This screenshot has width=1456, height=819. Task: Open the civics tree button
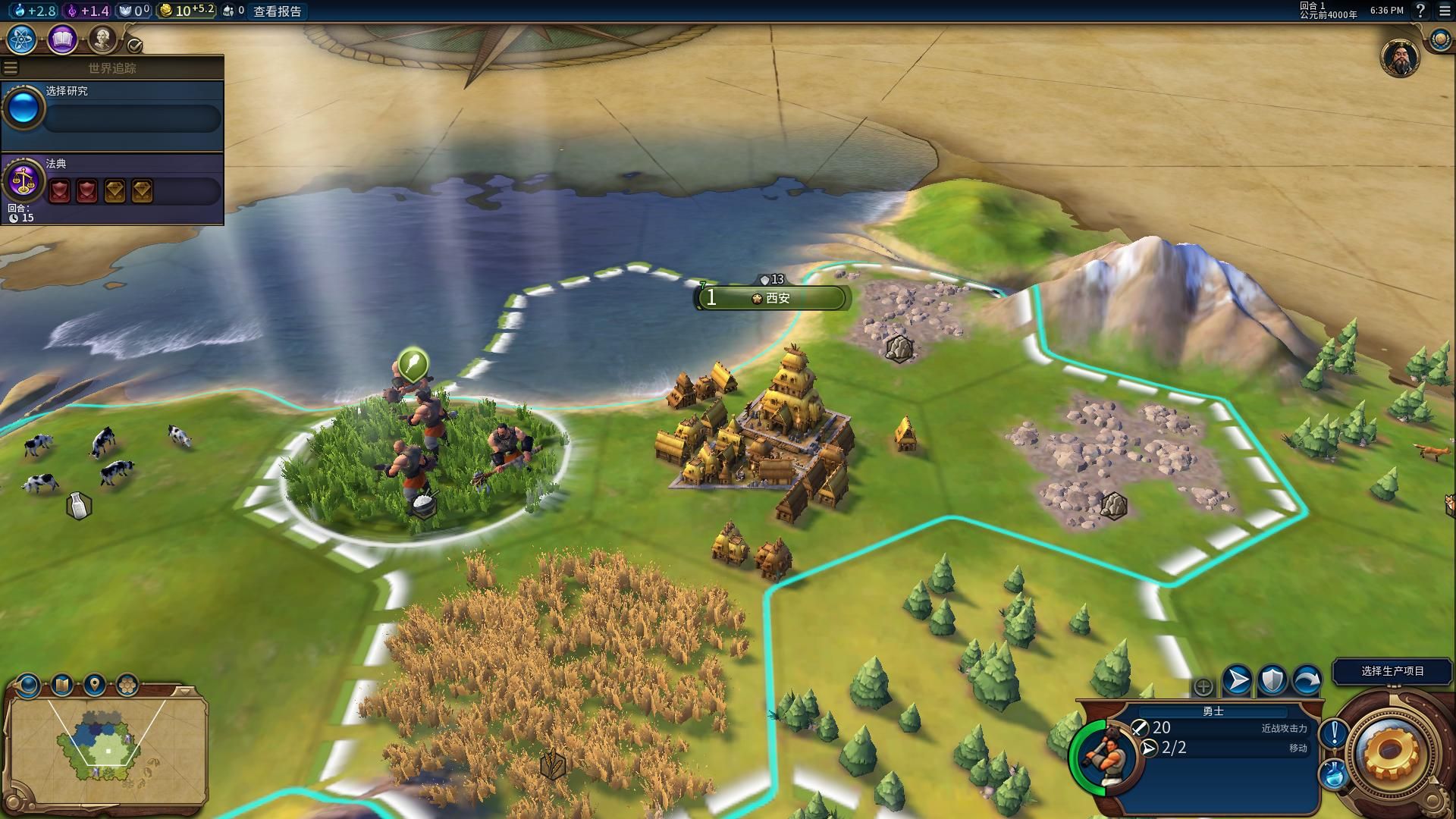62,39
